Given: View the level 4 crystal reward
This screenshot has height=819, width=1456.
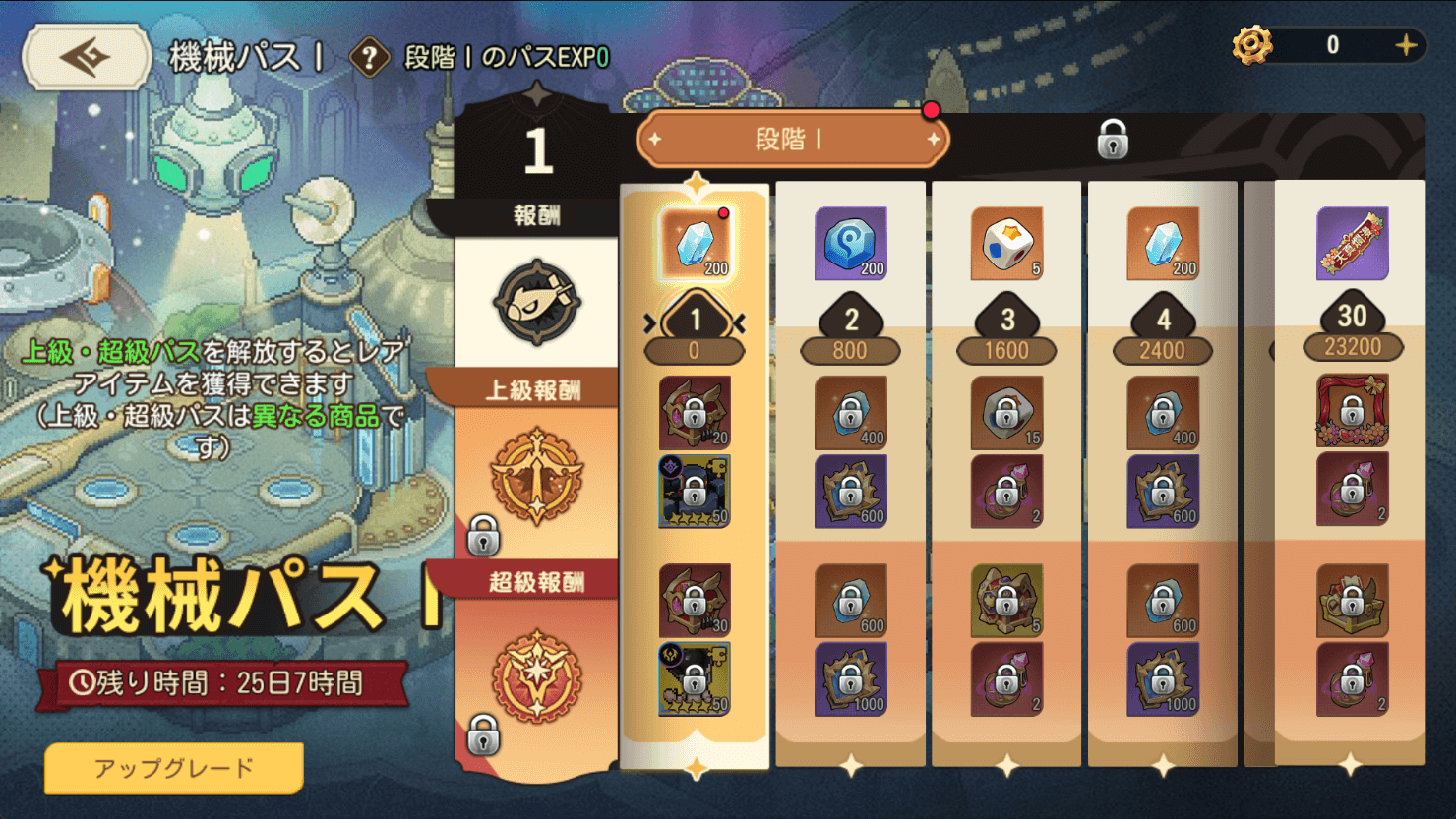Looking at the screenshot, I should click(x=1163, y=244).
